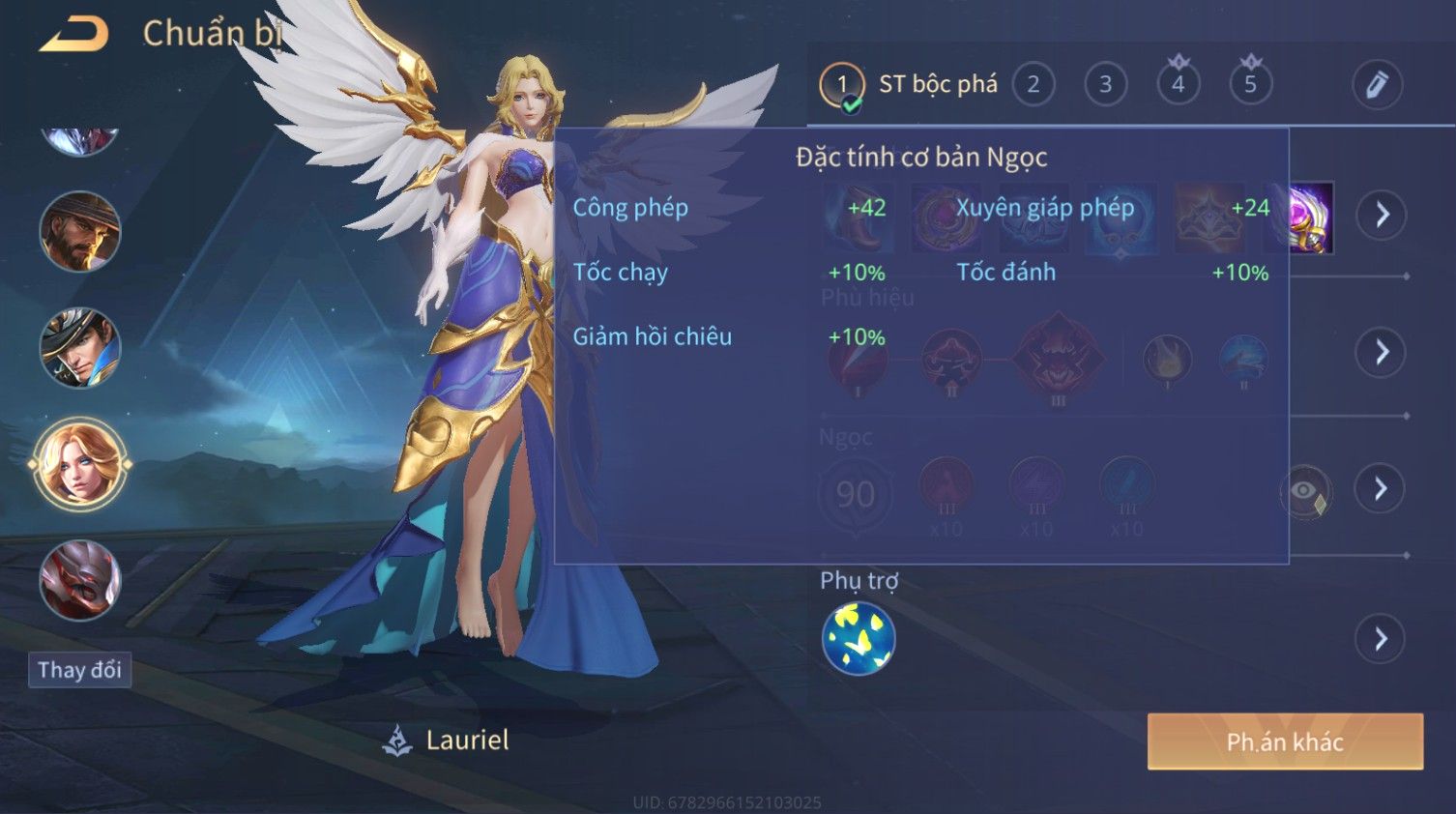Click the Phương án khác button
Screen dimensions: 1456x814
click(x=1285, y=741)
